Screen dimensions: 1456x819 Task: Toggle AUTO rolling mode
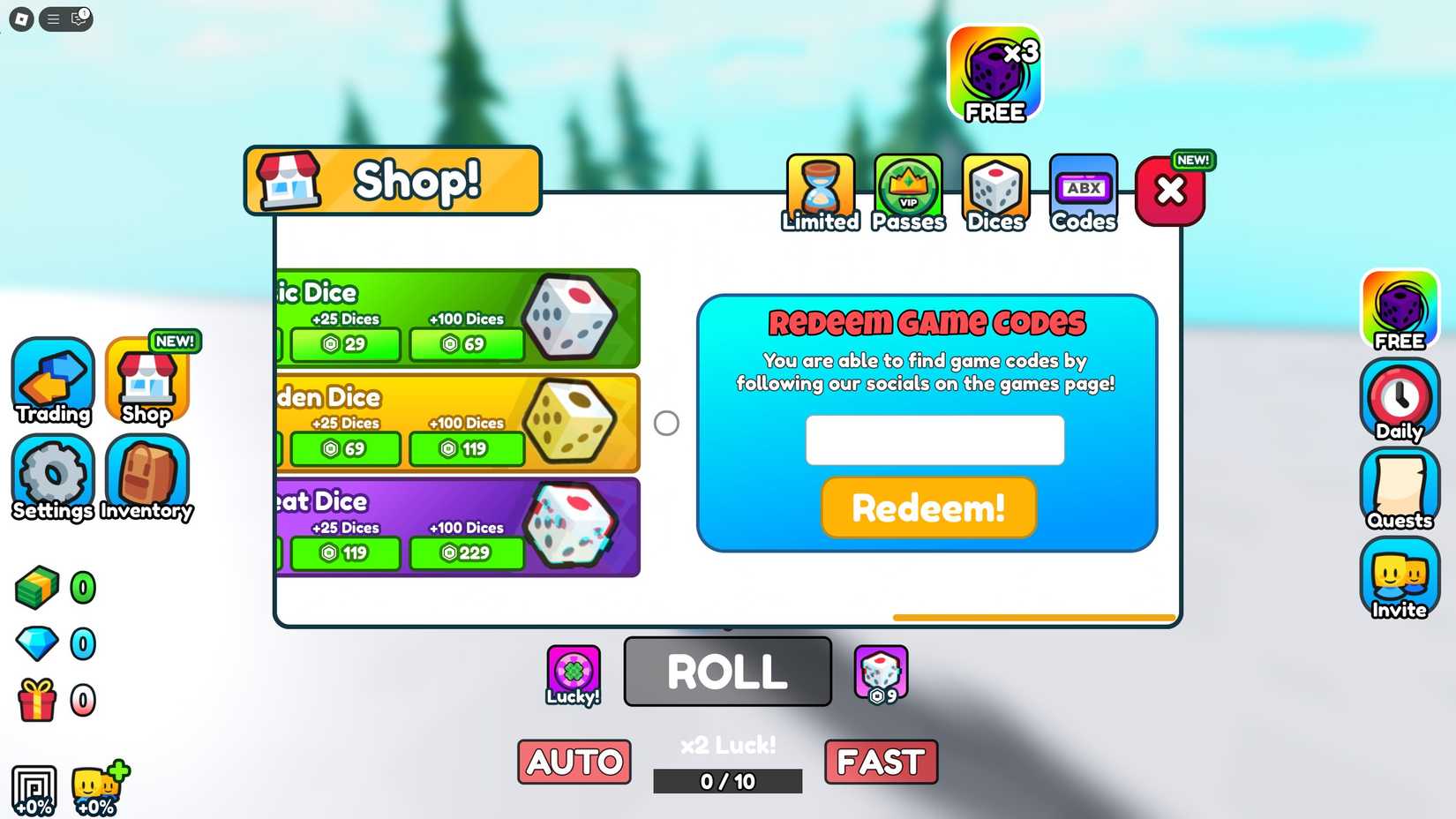[574, 761]
